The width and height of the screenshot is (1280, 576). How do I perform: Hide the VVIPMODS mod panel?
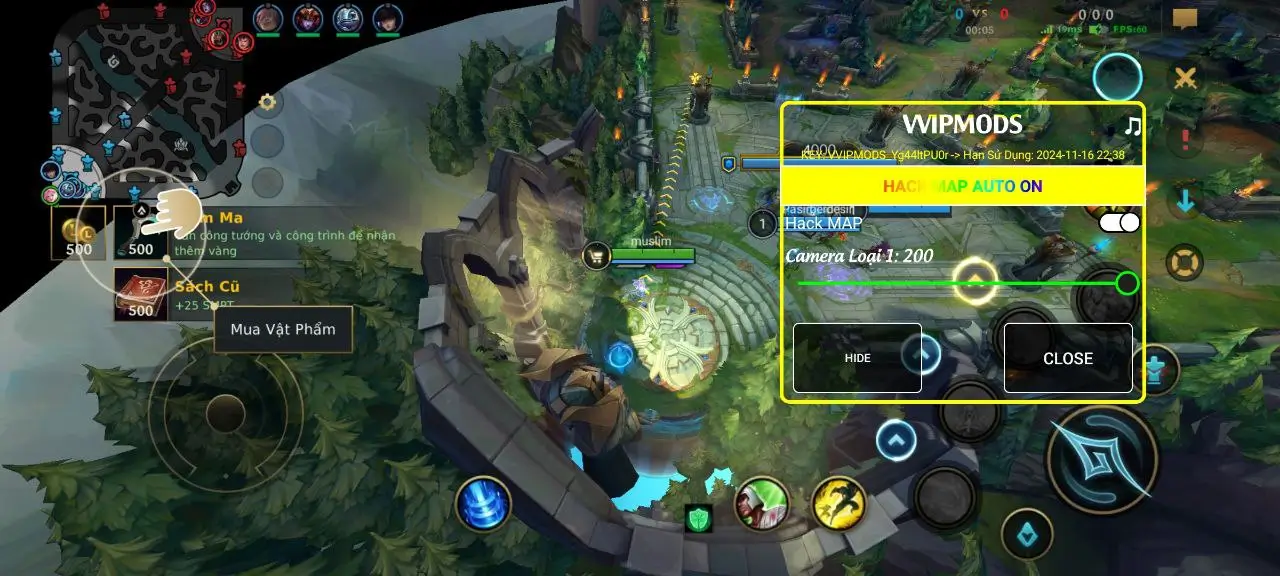[x=857, y=358]
